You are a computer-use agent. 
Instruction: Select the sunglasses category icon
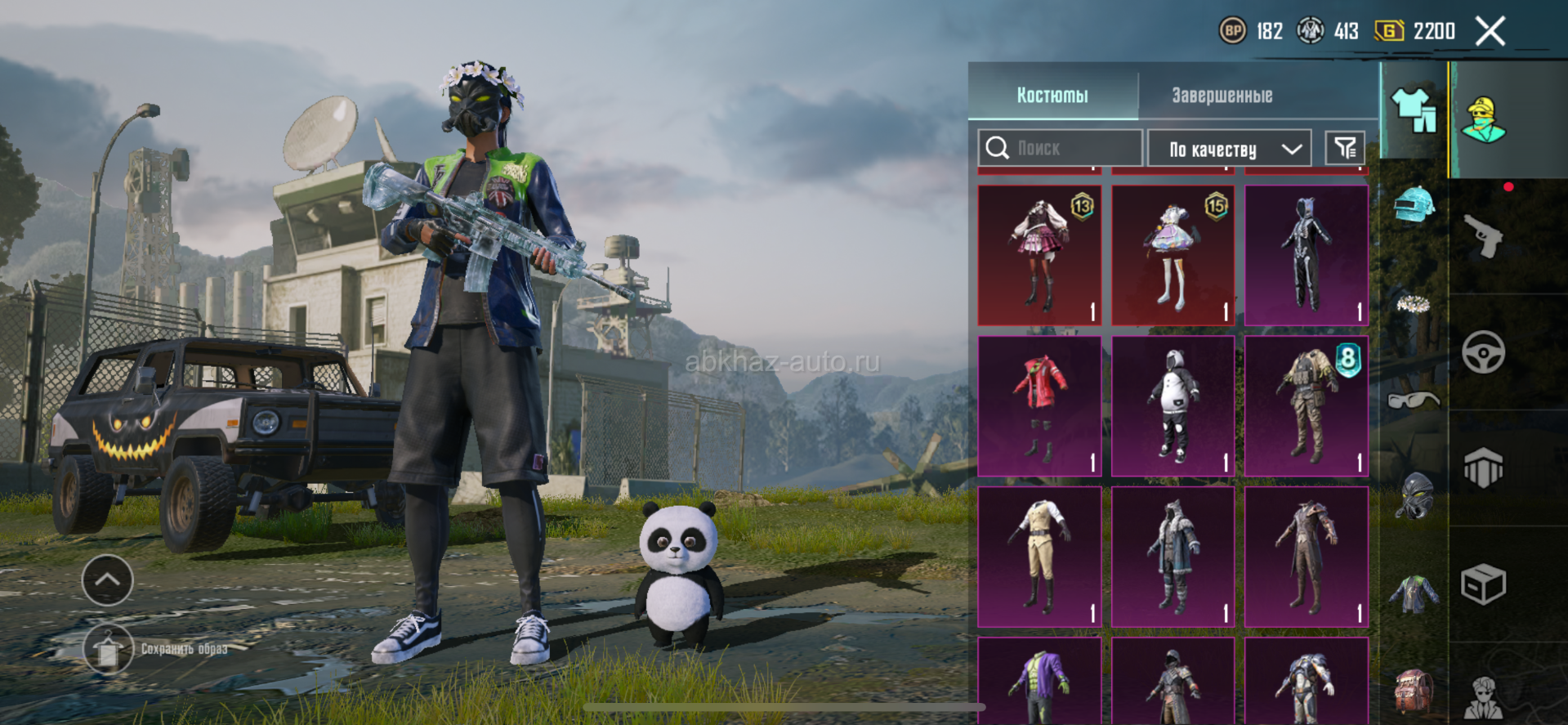pyautogui.click(x=1414, y=400)
